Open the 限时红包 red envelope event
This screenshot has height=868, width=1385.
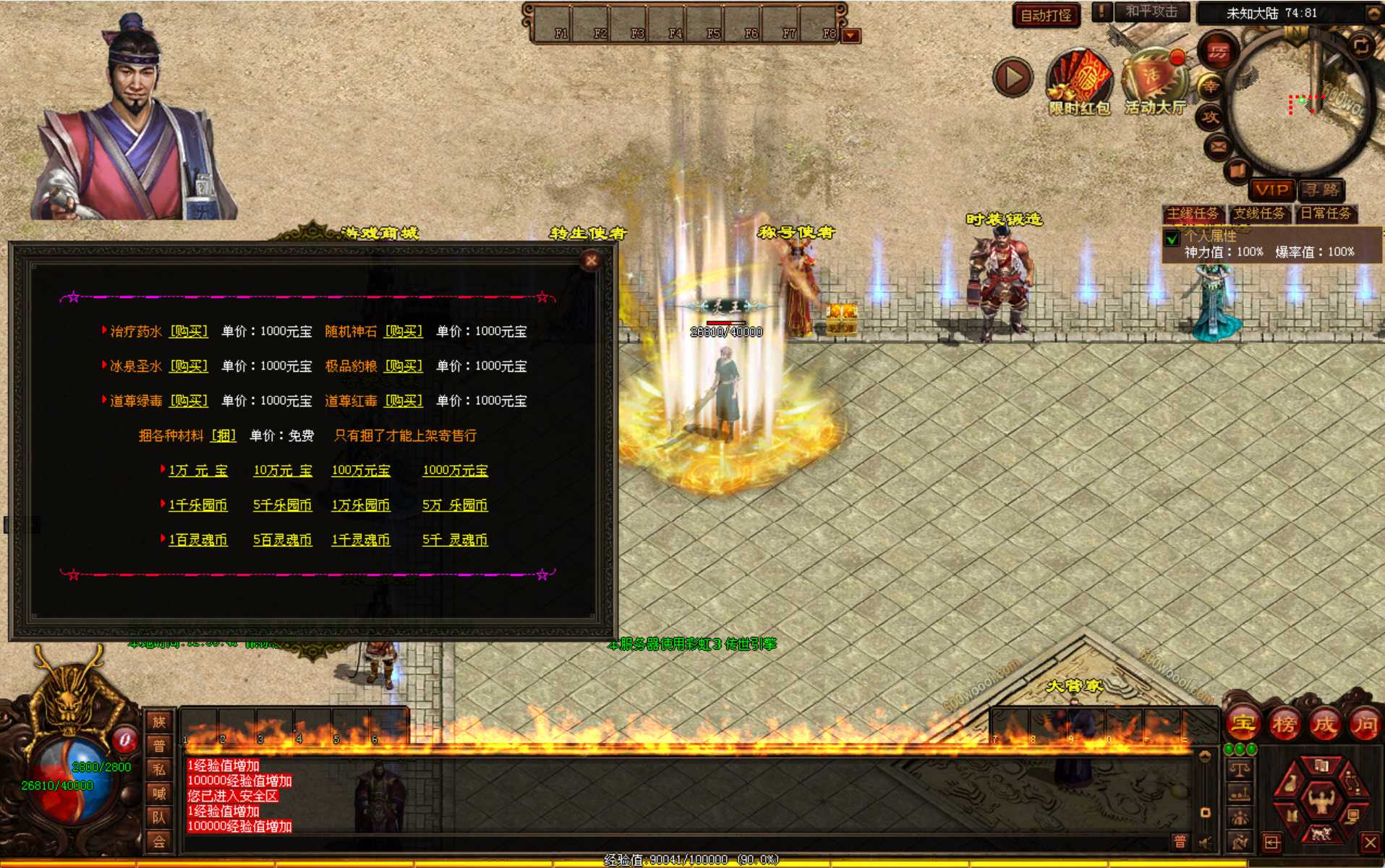point(1079,83)
